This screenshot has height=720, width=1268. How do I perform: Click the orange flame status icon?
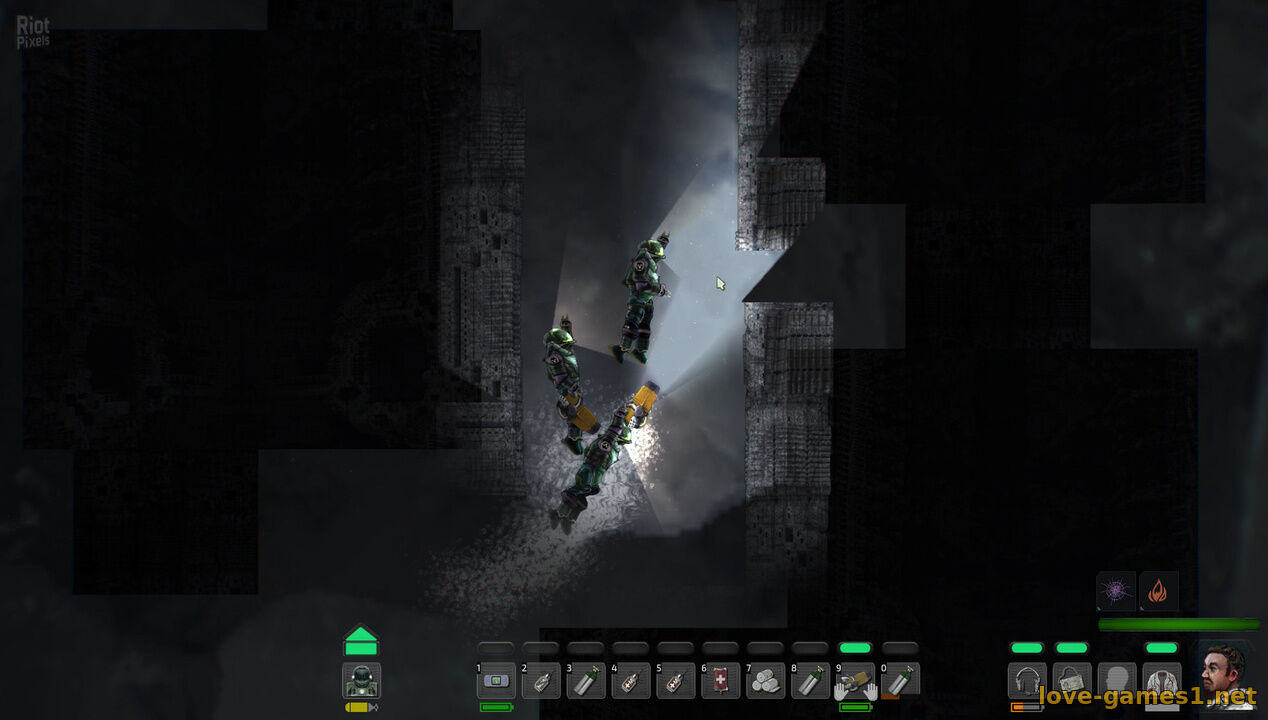[1159, 591]
